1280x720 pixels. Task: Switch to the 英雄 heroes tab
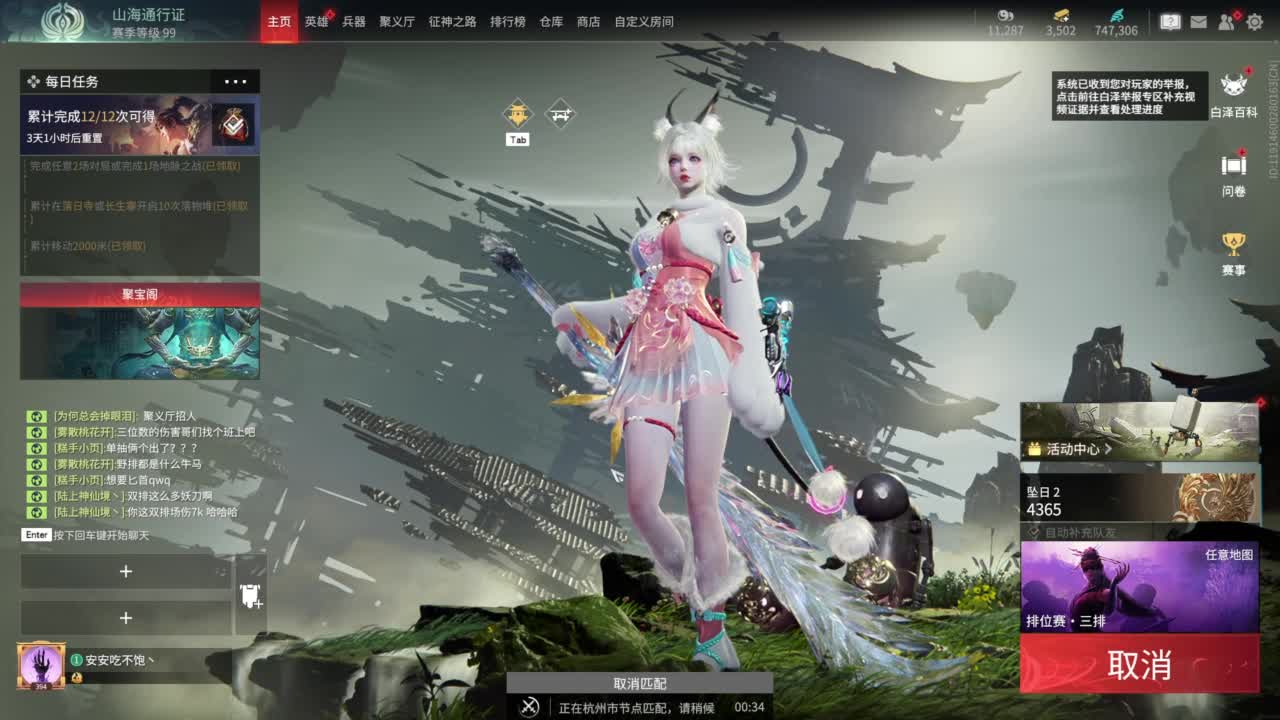(x=315, y=20)
